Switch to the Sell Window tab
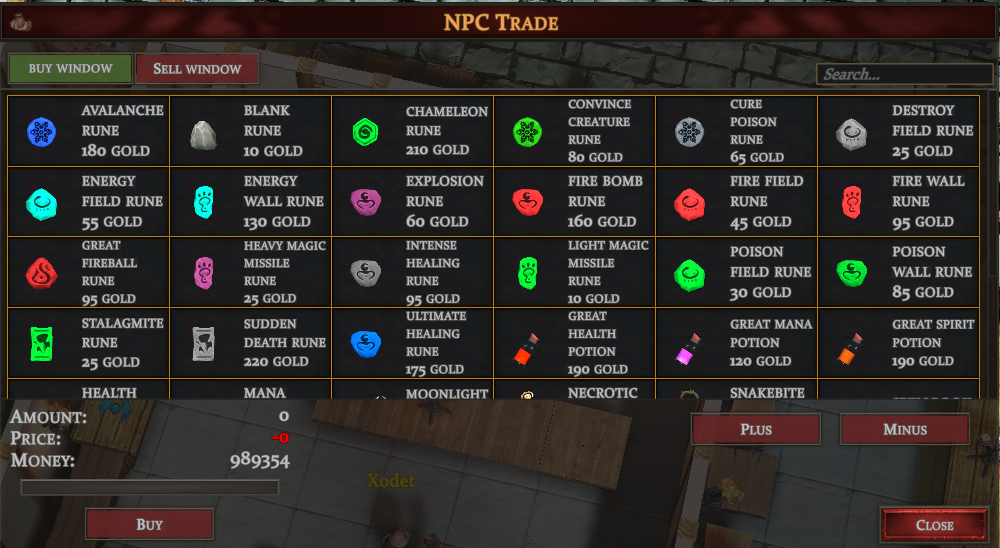Viewport: 1000px width, 548px height. coord(197,69)
